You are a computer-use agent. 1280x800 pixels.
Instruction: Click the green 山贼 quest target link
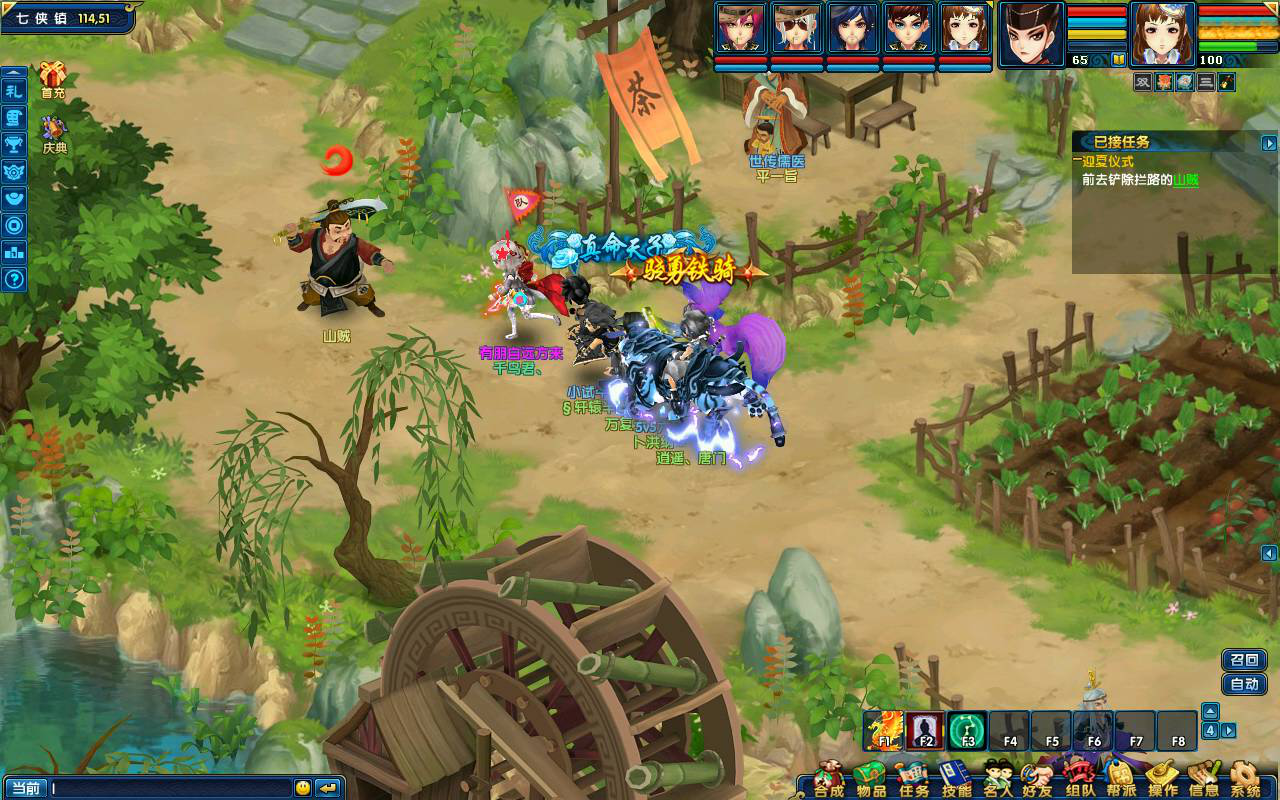point(1186,180)
